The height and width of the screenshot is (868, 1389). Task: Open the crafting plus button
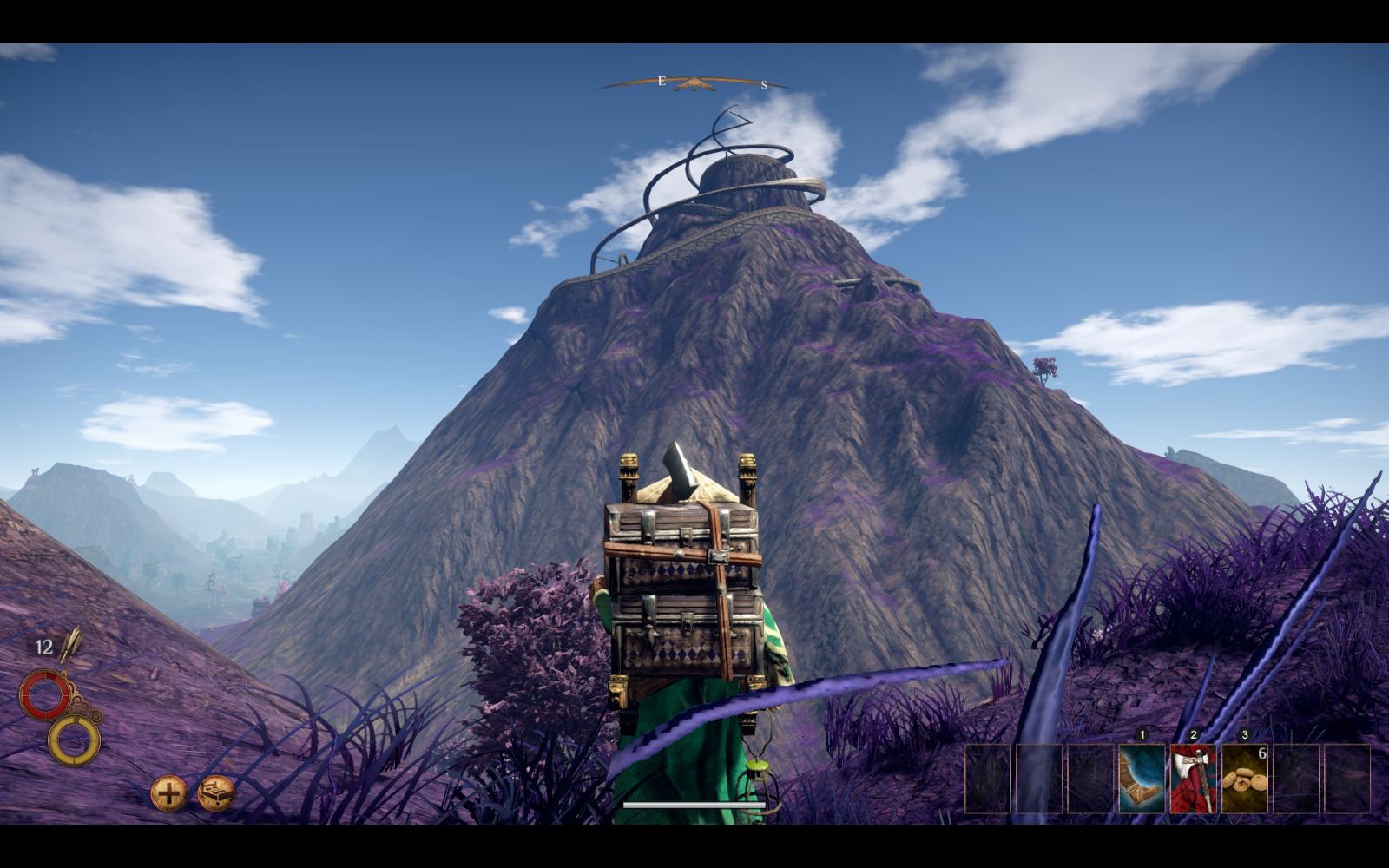168,792
